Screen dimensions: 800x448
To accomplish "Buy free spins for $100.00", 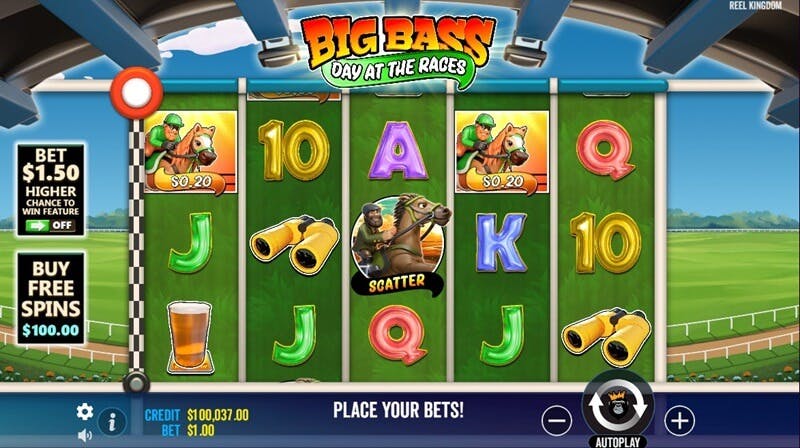I will pyautogui.click(x=50, y=298).
